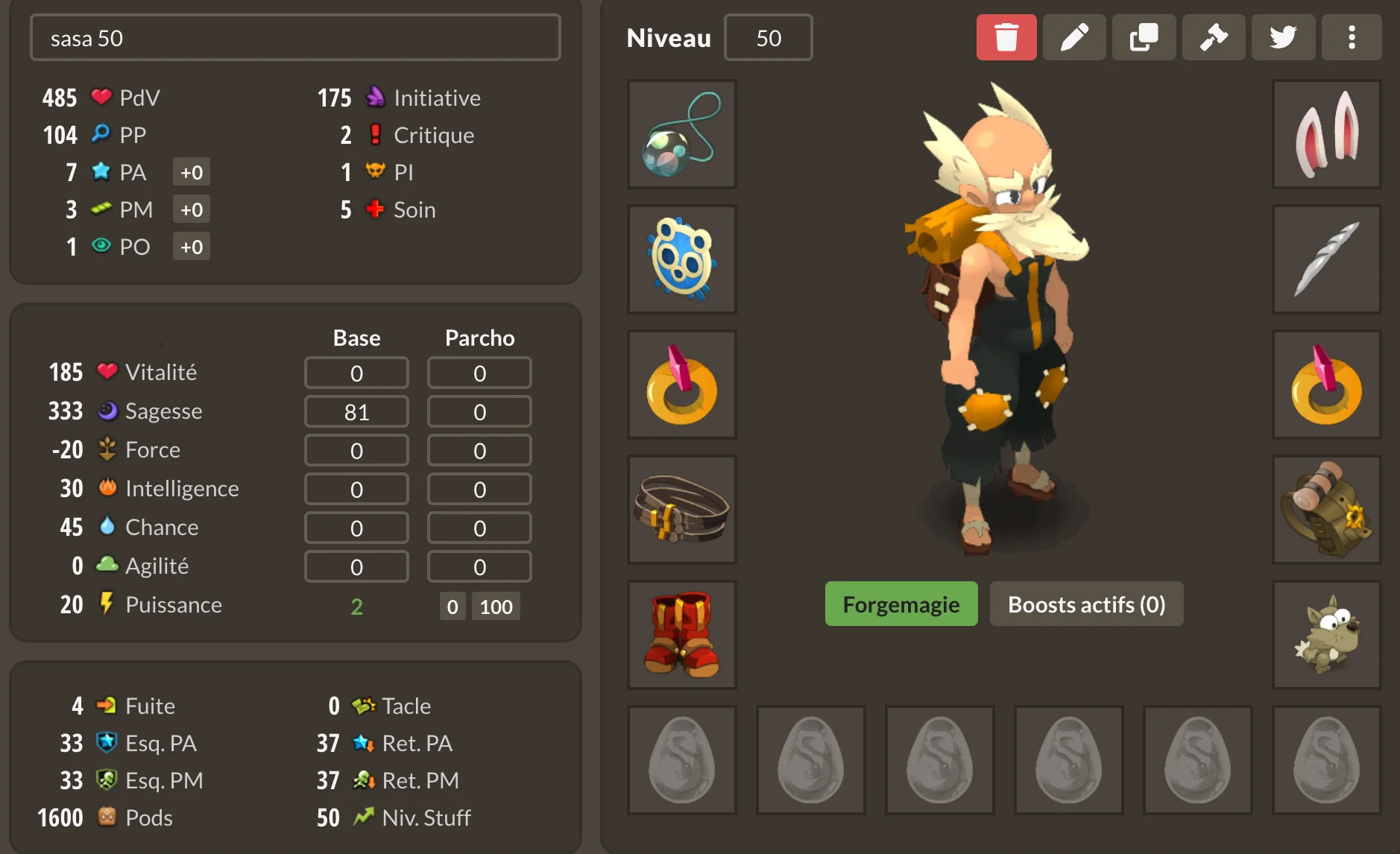Select the wolf pet slot
The width and height of the screenshot is (1400, 854).
[1326, 635]
